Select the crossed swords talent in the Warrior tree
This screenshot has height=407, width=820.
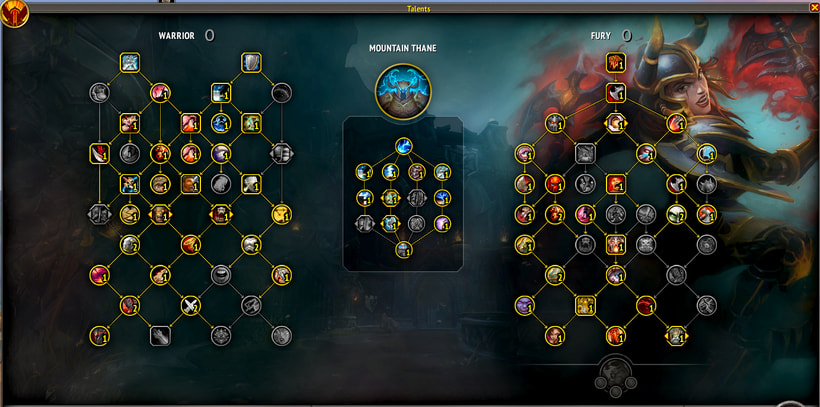point(190,305)
